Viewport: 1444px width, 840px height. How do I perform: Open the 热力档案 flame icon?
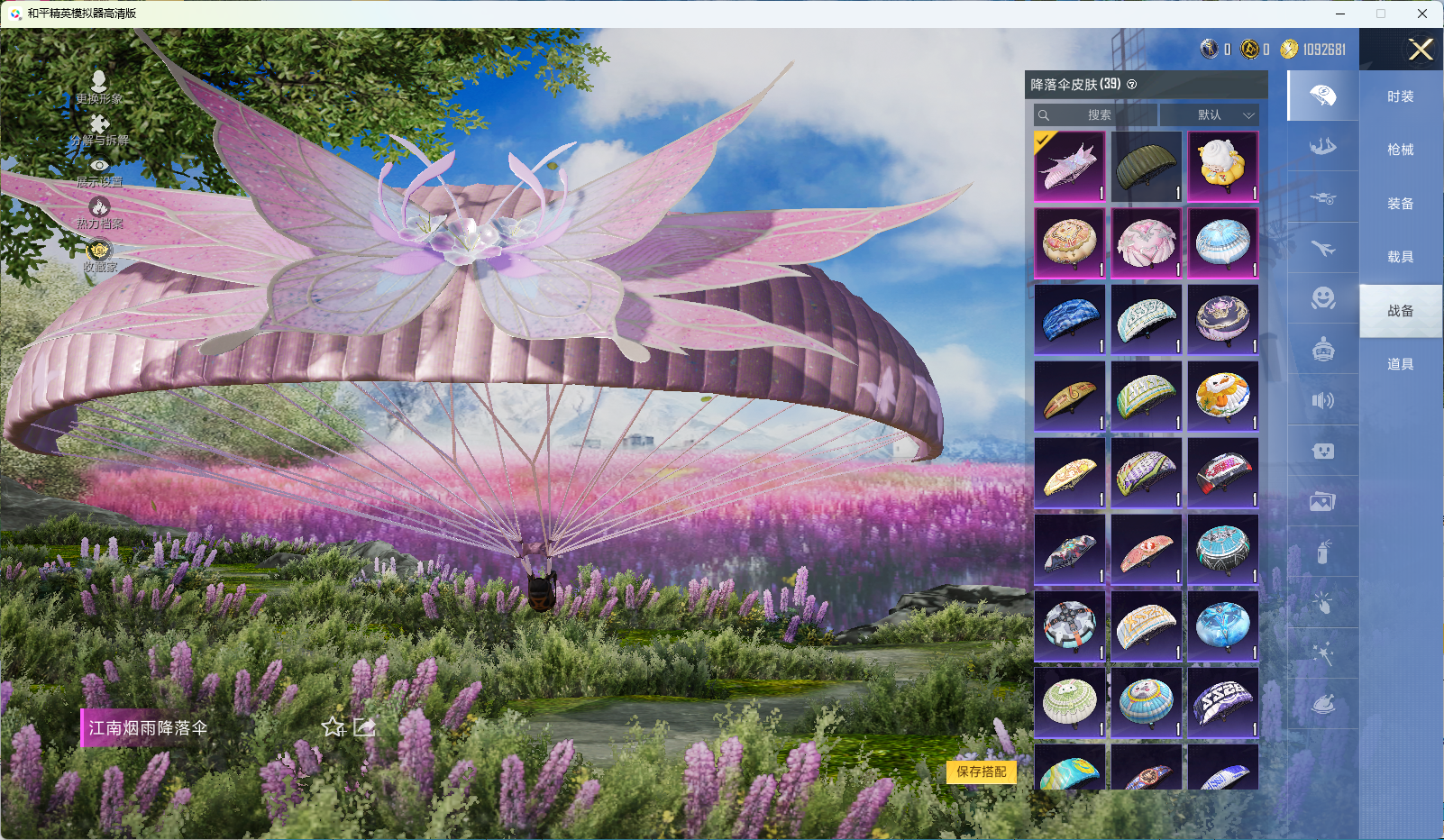pos(99,213)
